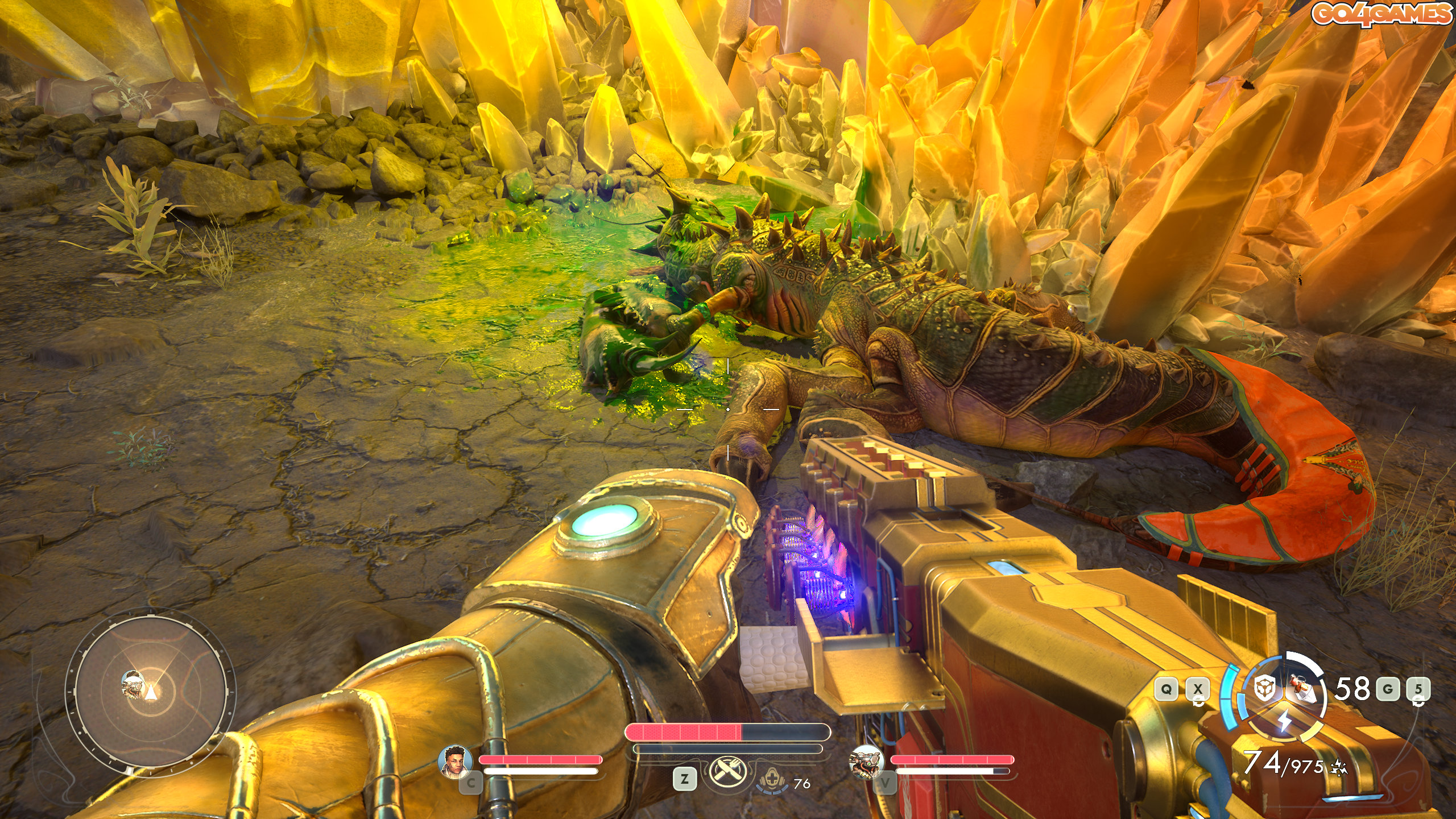This screenshot has height=819, width=1456.
Task: Click the companion marker on the minimap
Action: (133, 684)
